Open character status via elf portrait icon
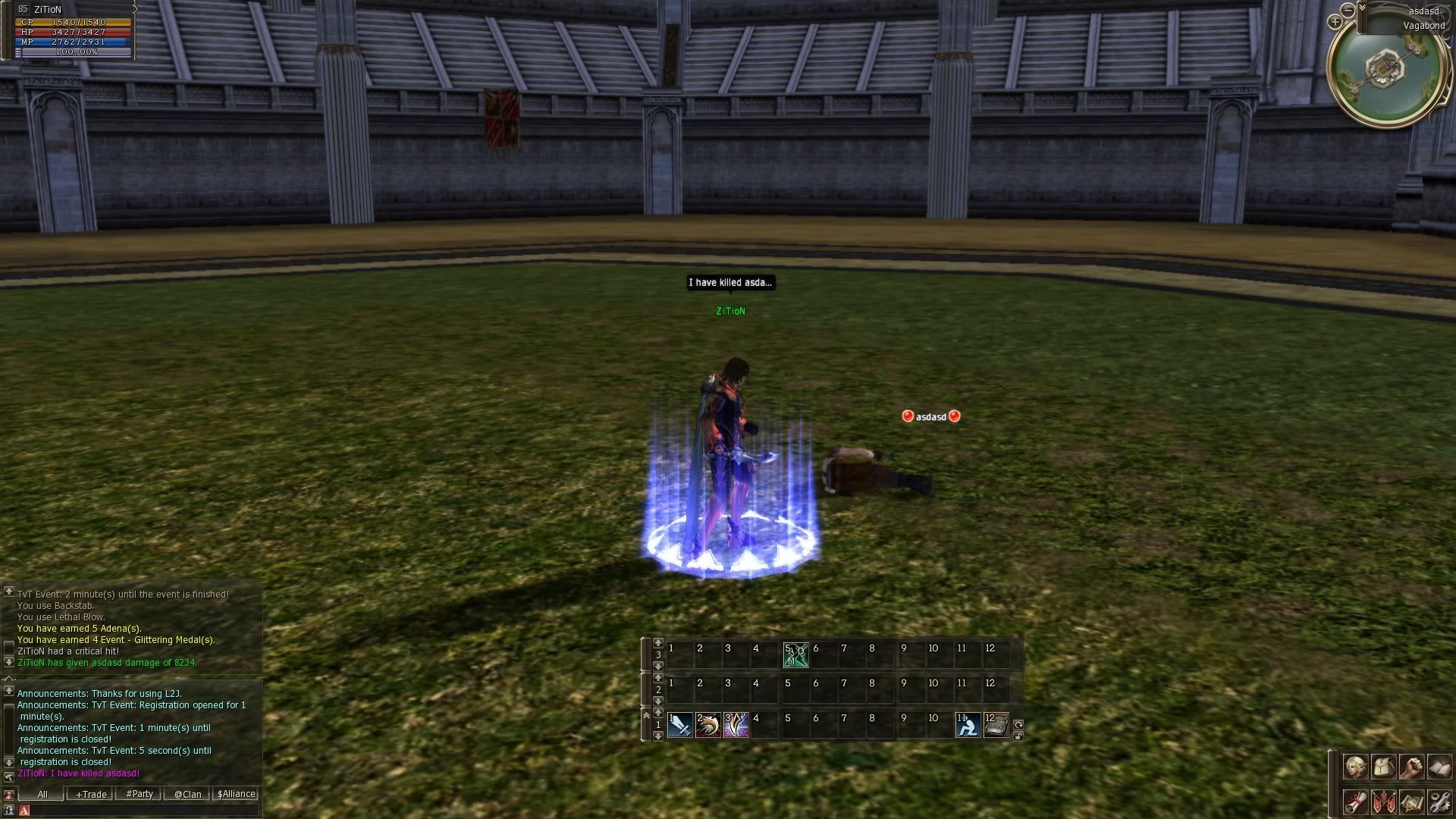 pyautogui.click(x=1355, y=767)
